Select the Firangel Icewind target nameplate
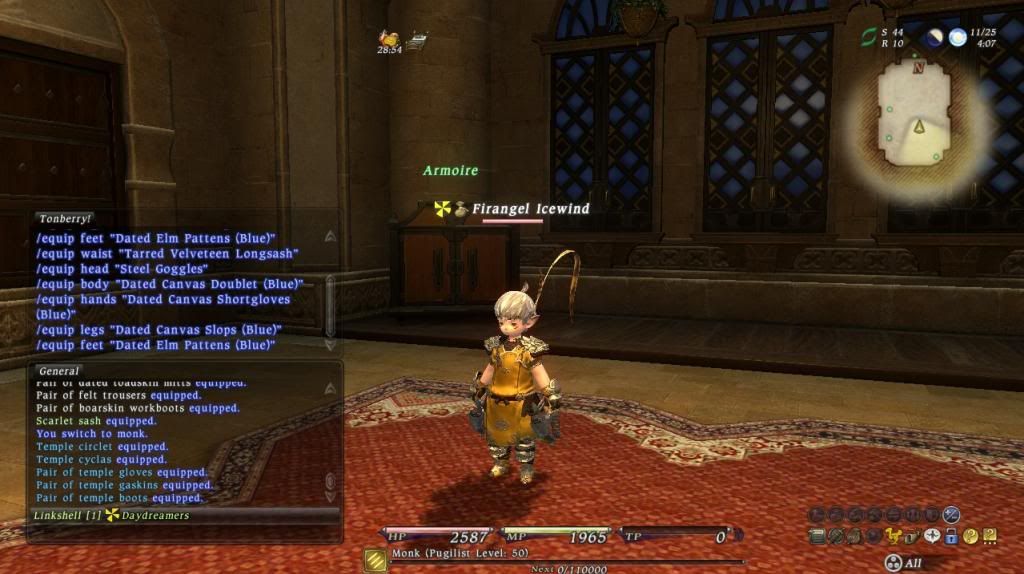This screenshot has width=1024, height=574. [x=530, y=209]
